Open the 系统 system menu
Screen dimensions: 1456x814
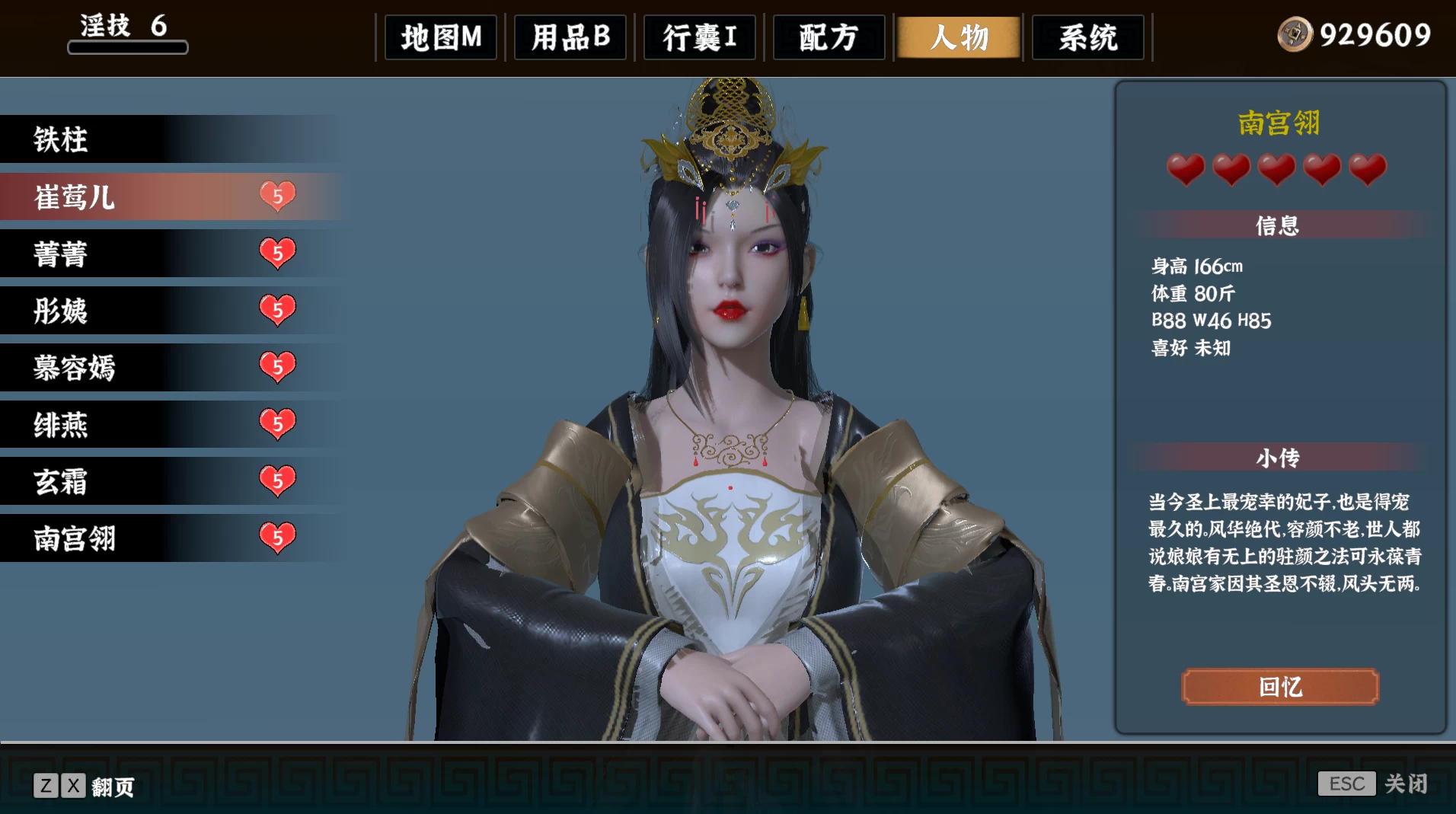pos(1087,37)
